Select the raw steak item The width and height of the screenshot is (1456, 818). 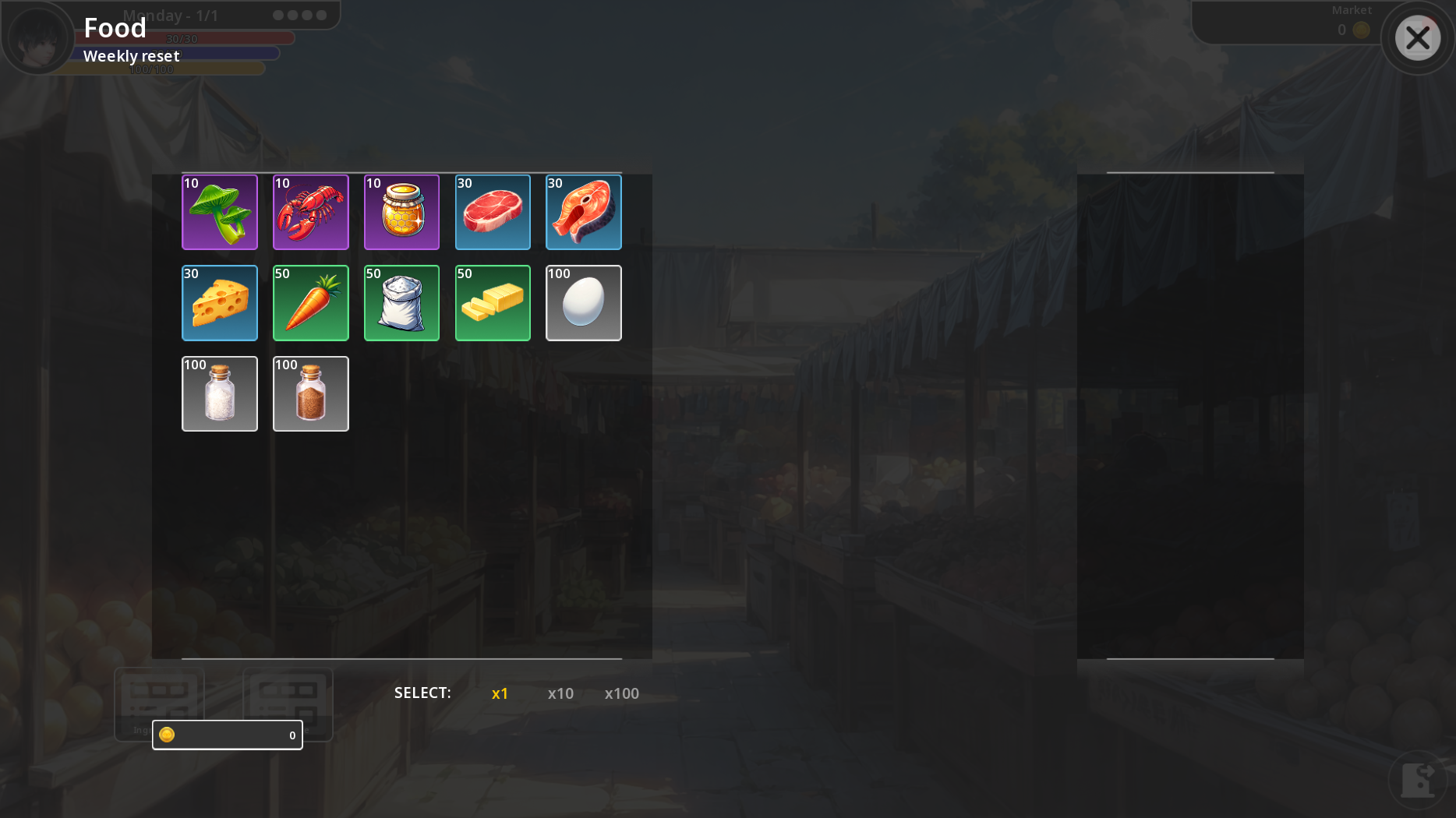click(493, 212)
